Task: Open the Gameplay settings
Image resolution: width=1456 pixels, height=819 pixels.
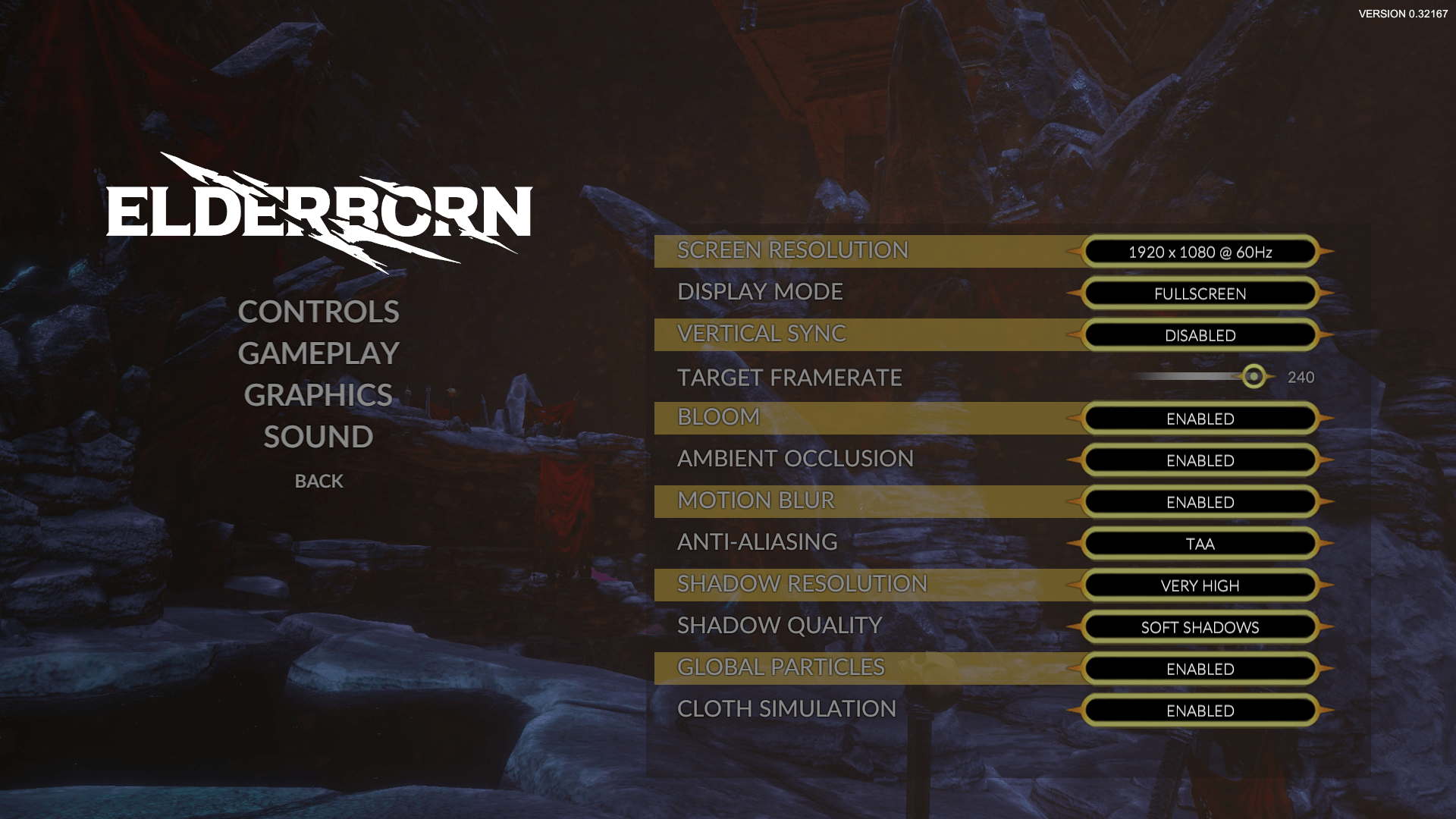Action: 318,353
